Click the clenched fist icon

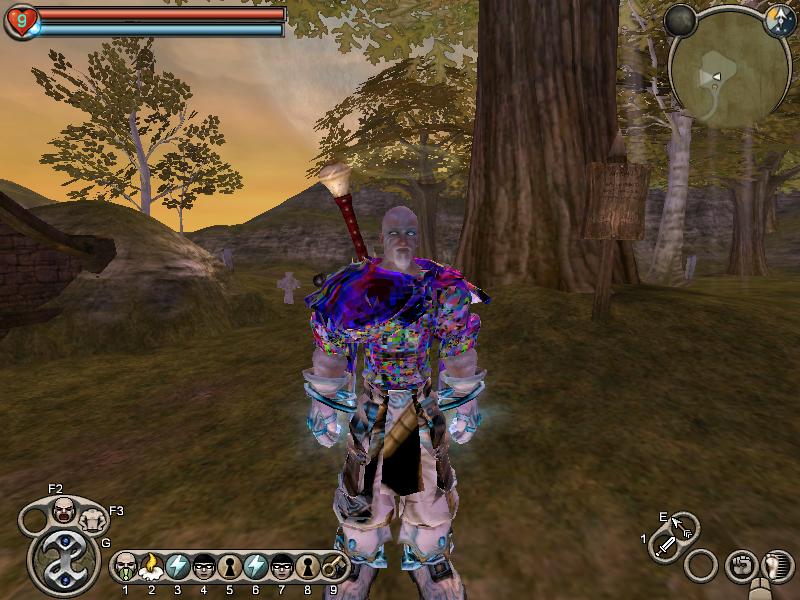[740, 565]
